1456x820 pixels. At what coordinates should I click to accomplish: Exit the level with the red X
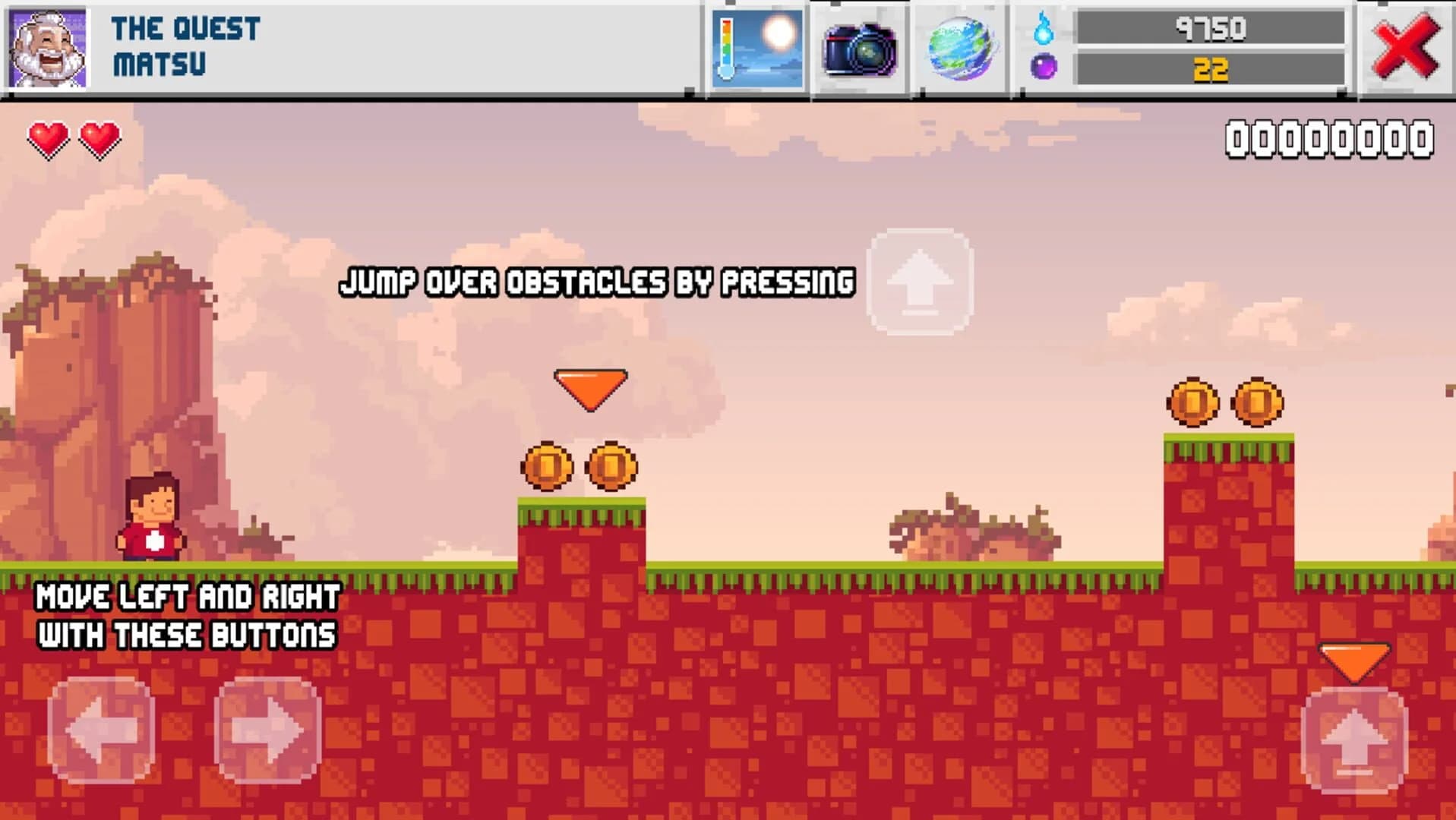1403,47
